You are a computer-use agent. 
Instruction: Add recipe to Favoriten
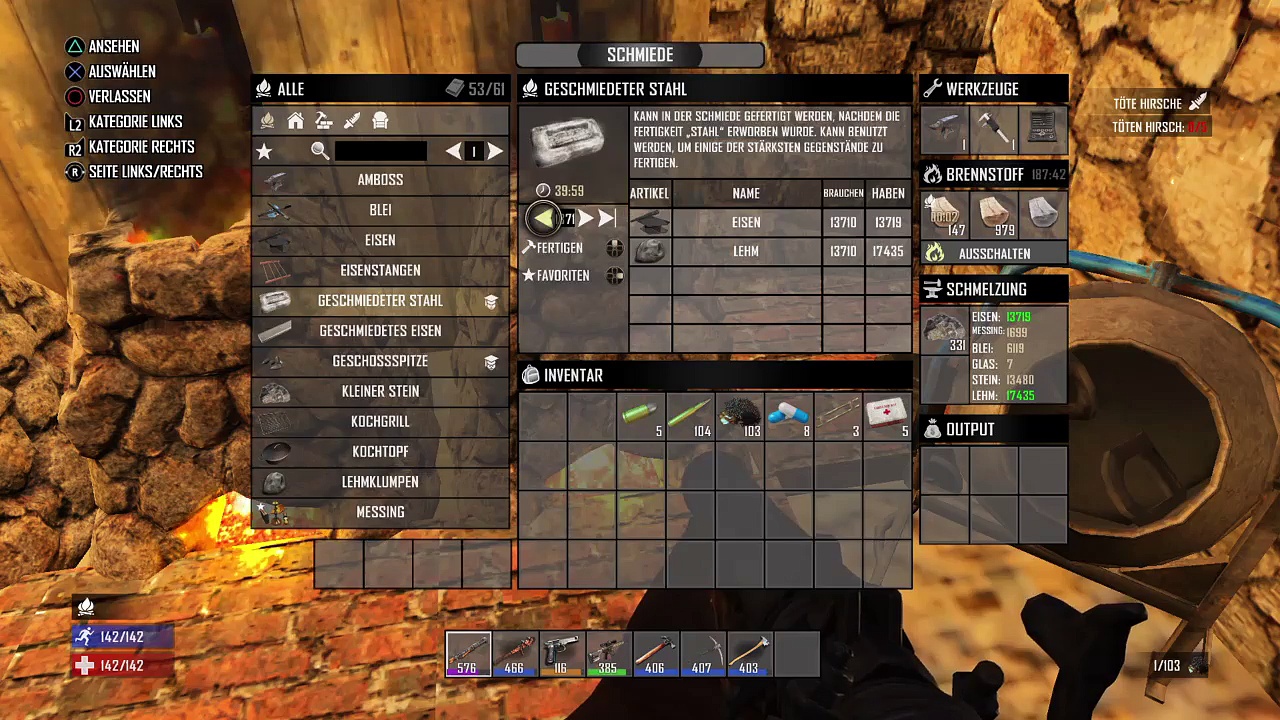[562, 276]
